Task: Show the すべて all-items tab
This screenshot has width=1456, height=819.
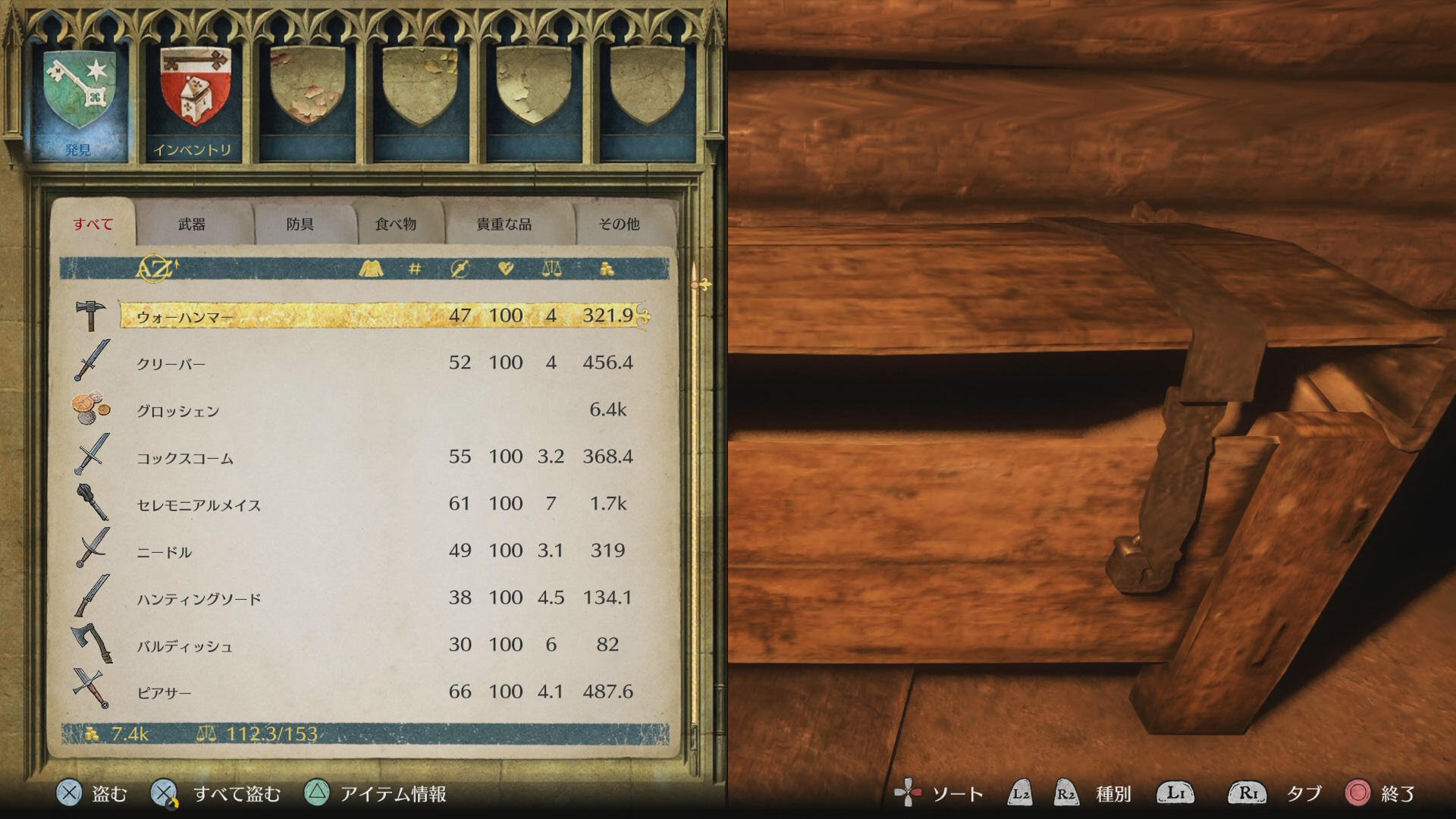Action: click(93, 224)
